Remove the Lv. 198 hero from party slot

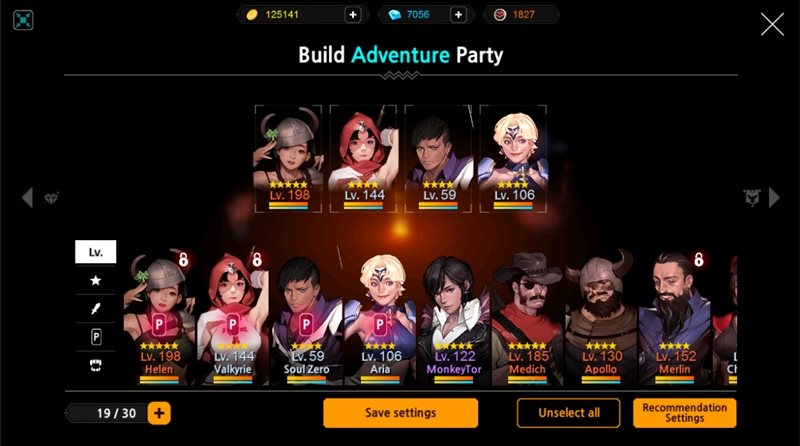(x=289, y=157)
